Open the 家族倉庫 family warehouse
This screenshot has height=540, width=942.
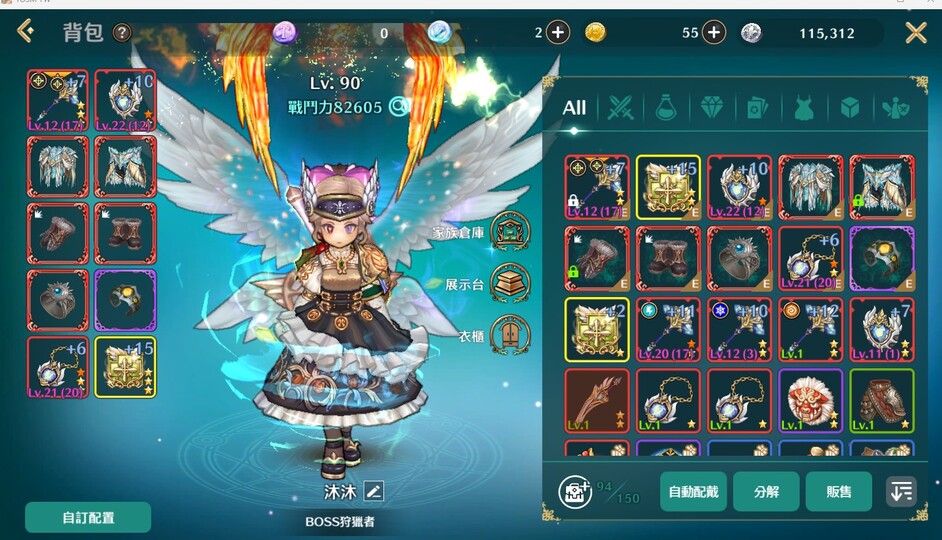tap(511, 231)
